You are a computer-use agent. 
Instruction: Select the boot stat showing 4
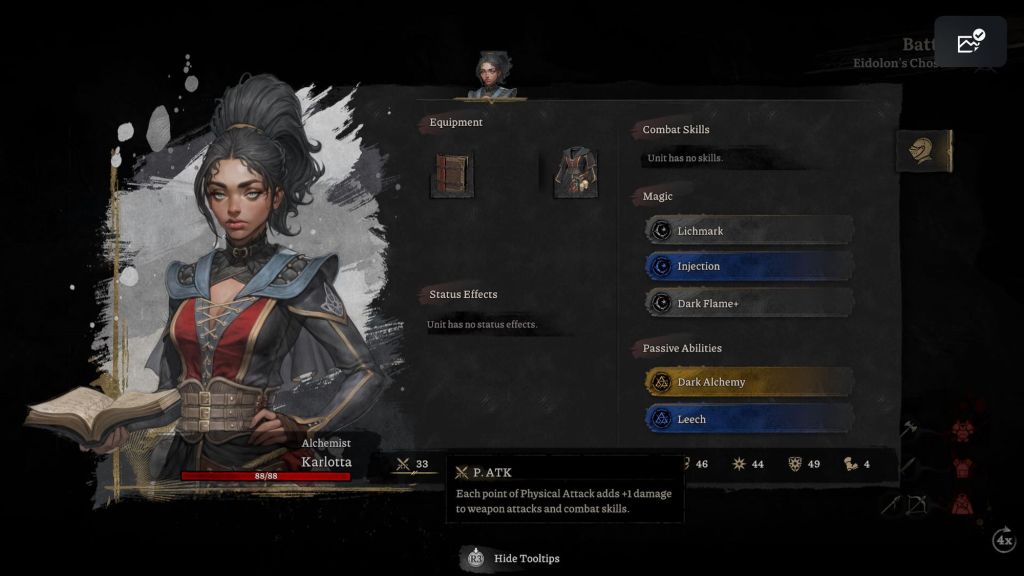tap(857, 464)
